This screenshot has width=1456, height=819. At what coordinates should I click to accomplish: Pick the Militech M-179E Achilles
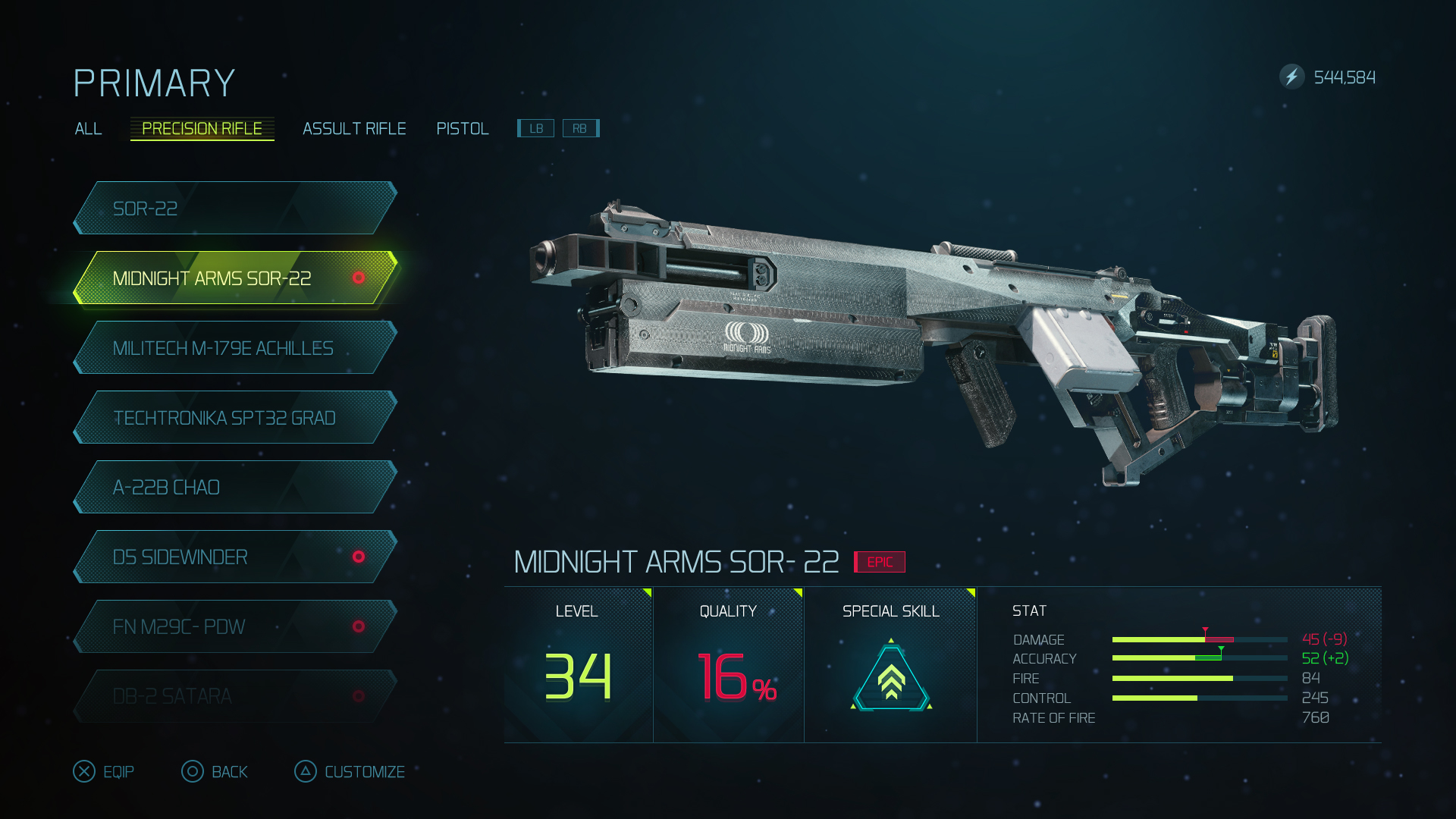coord(235,348)
